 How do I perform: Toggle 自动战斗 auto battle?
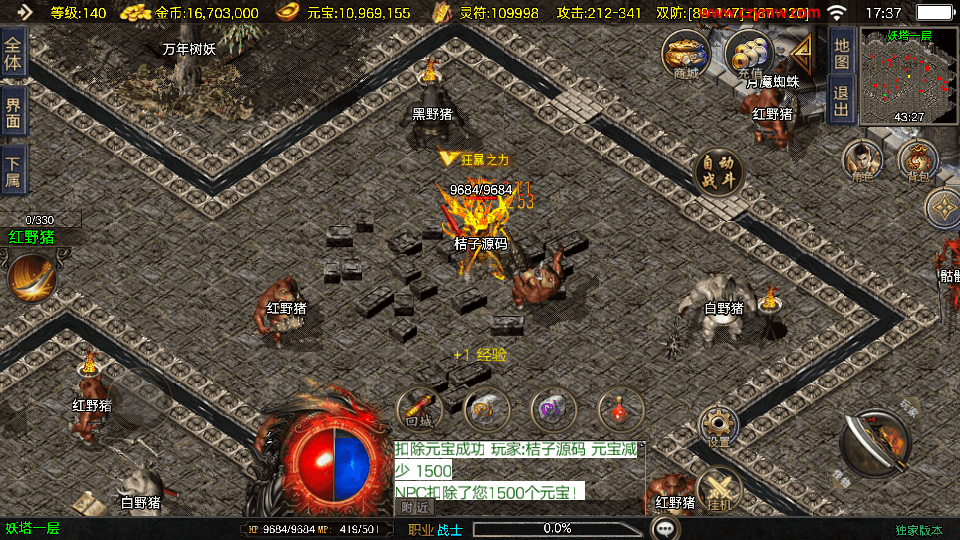718,171
